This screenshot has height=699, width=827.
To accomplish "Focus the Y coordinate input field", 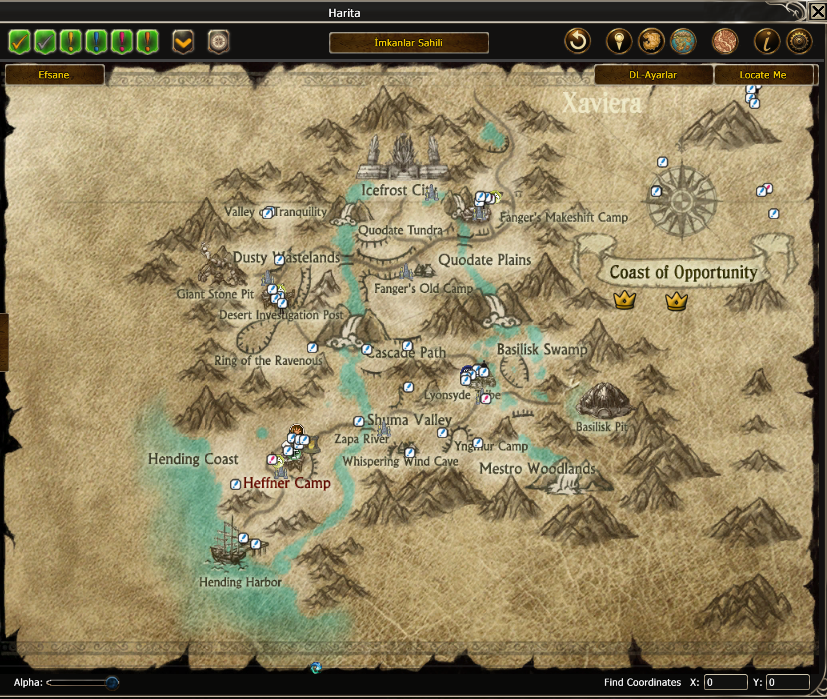I will [x=788, y=682].
